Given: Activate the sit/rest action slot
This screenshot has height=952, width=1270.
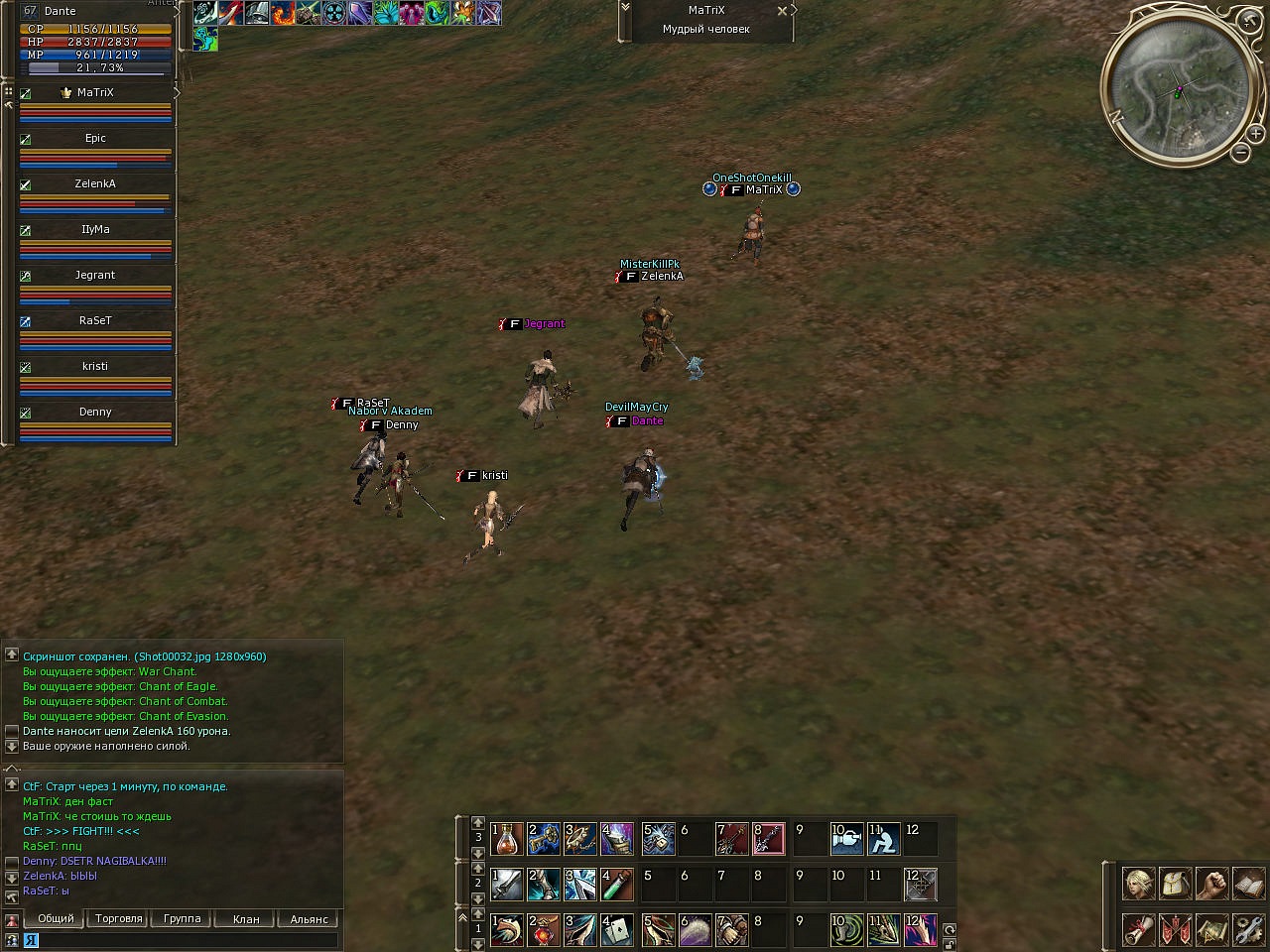Looking at the screenshot, I should pyautogui.click(x=883, y=839).
